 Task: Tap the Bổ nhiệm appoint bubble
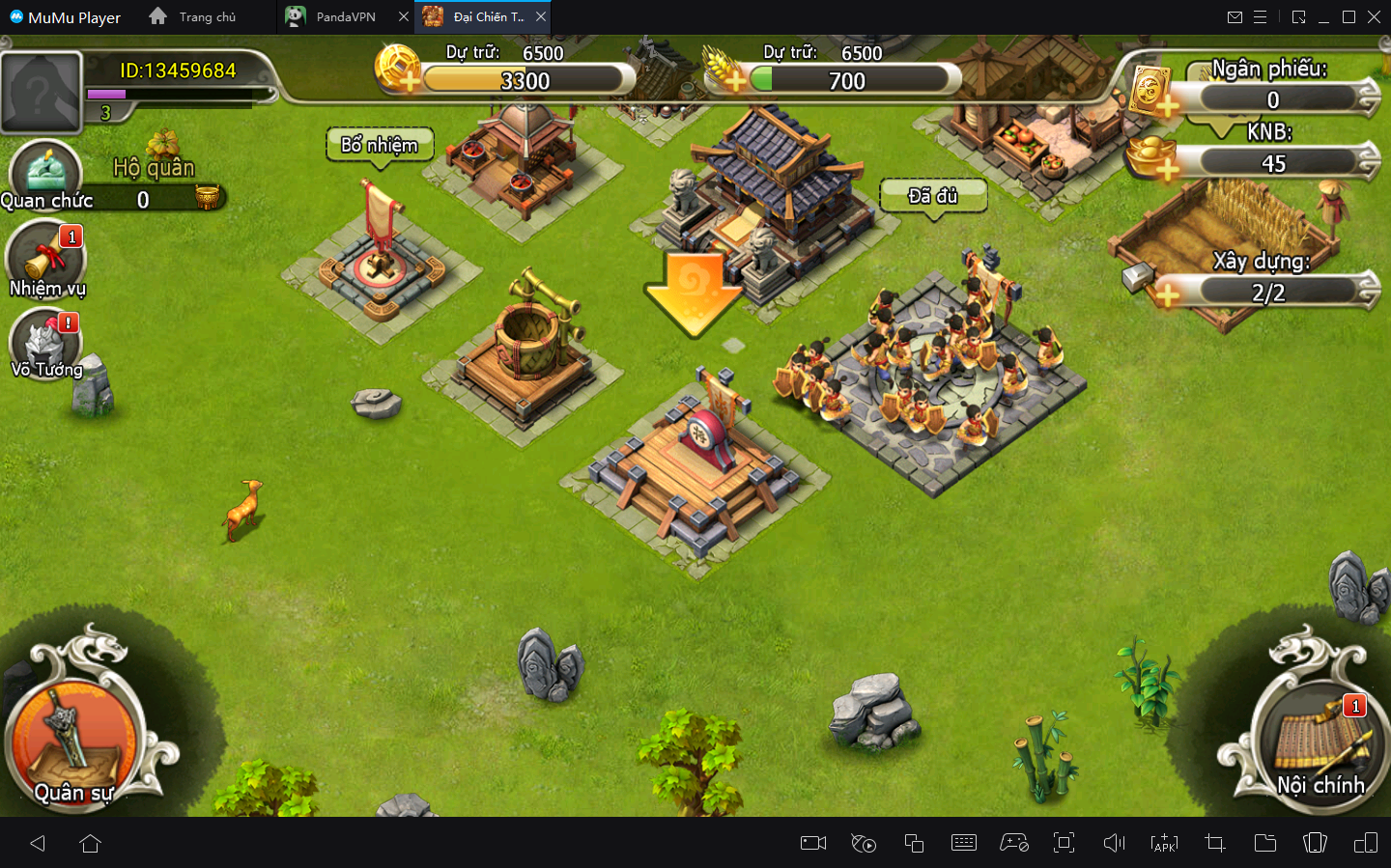pos(380,146)
